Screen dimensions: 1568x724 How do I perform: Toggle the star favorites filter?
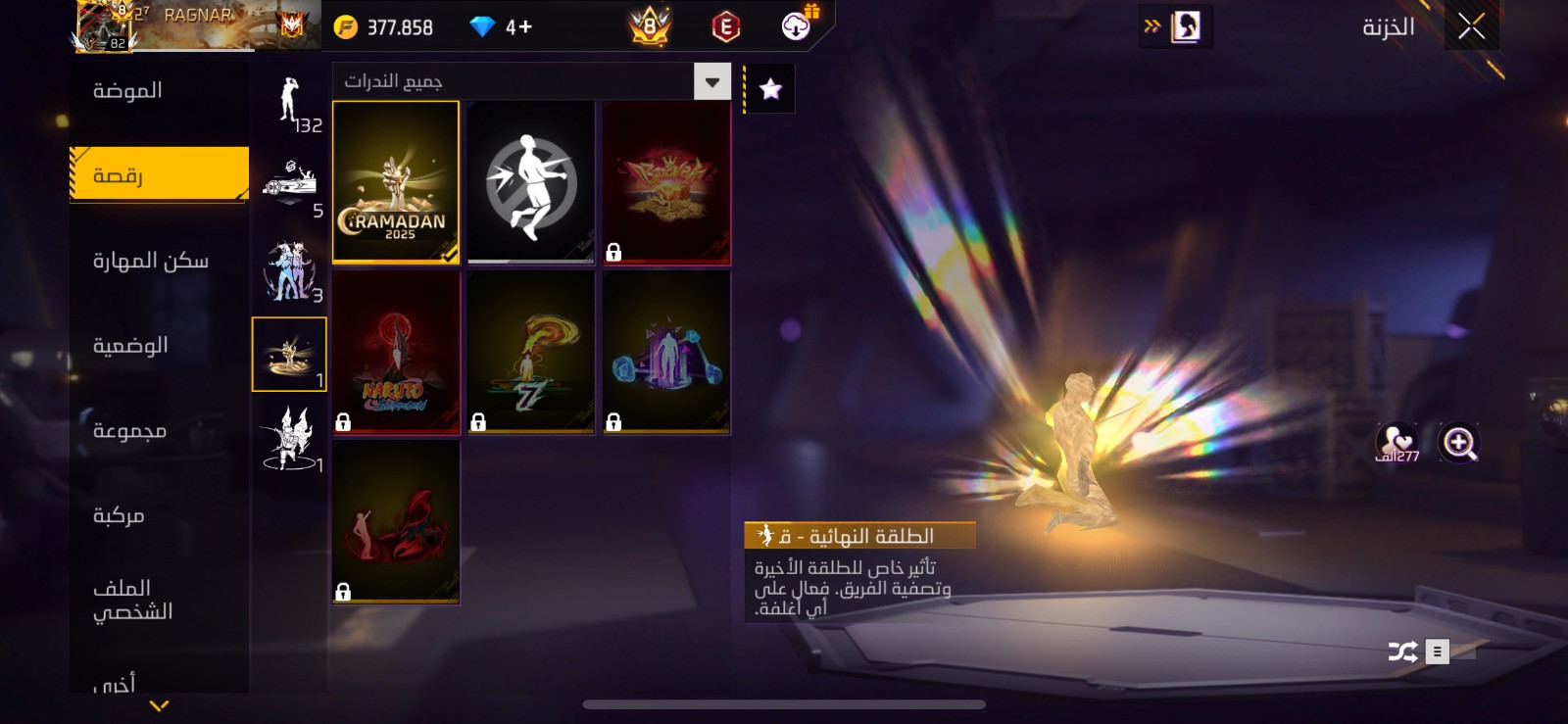coord(771,89)
